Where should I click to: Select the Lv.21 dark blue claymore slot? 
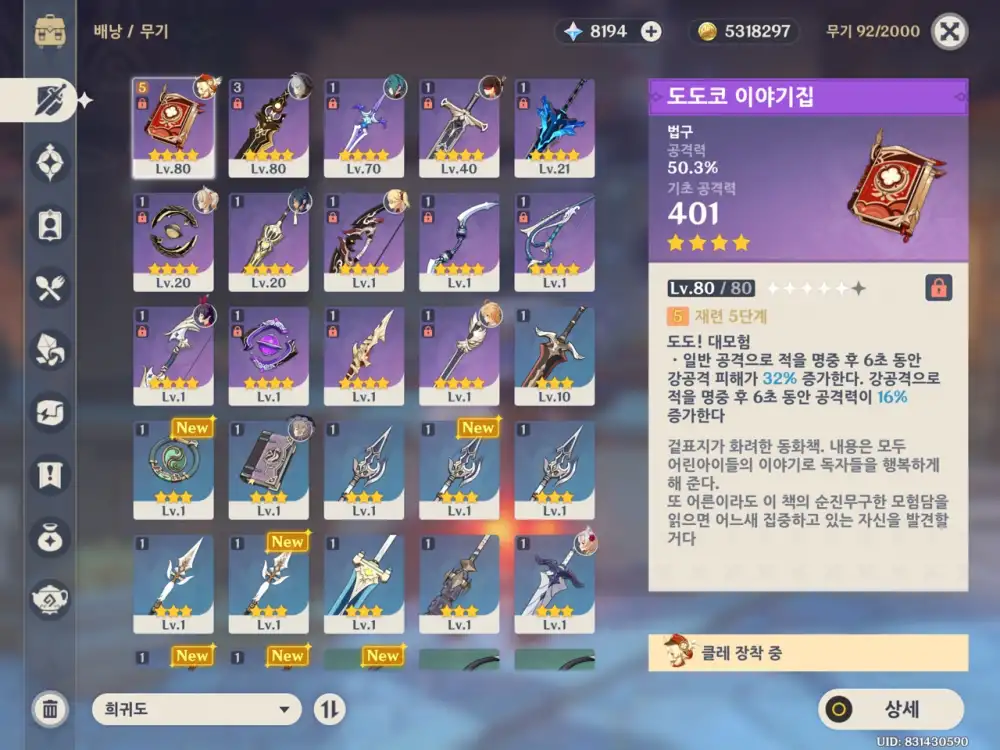pyautogui.click(x=554, y=127)
